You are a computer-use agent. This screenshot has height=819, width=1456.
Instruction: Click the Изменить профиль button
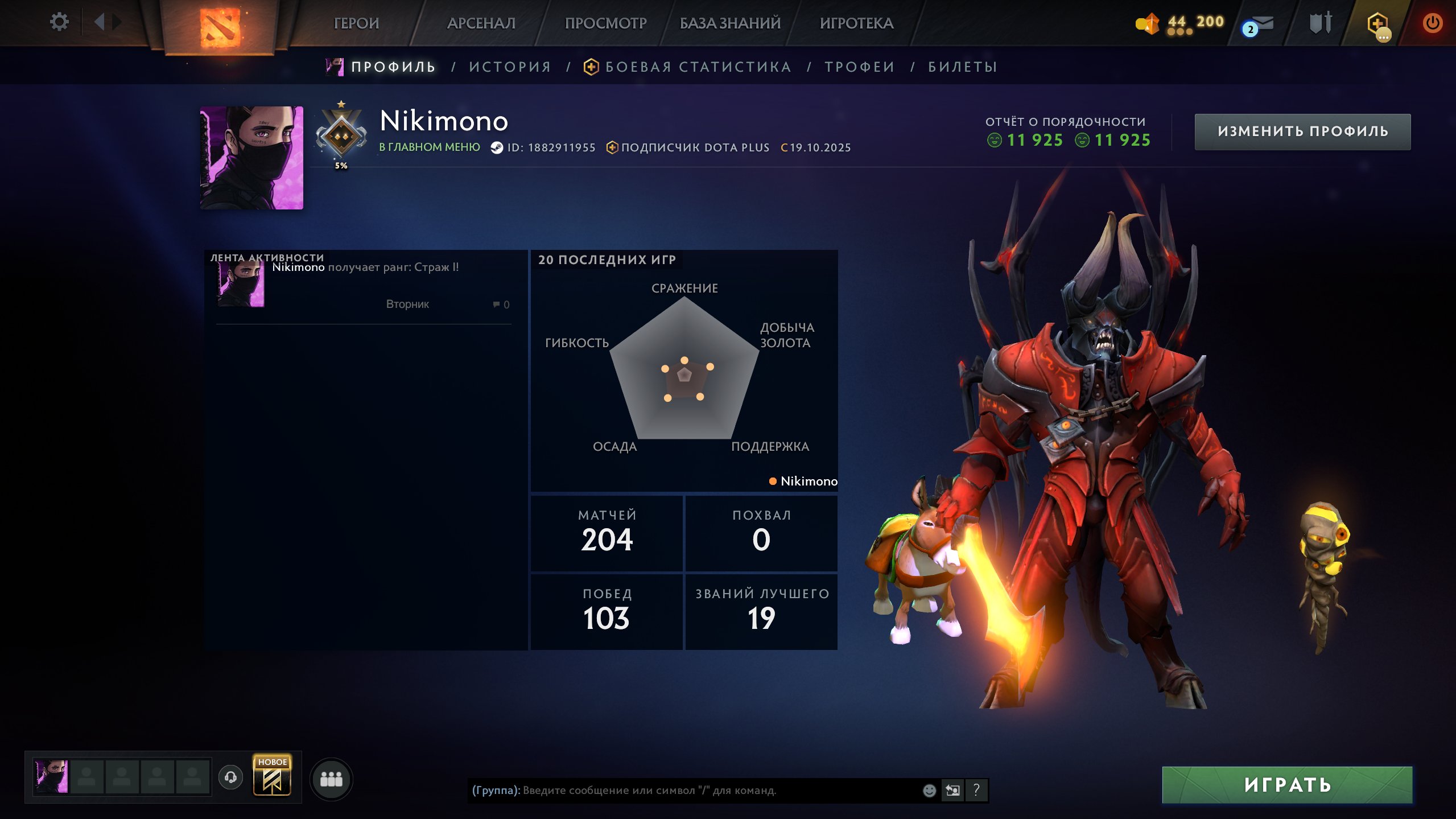coord(1302,131)
